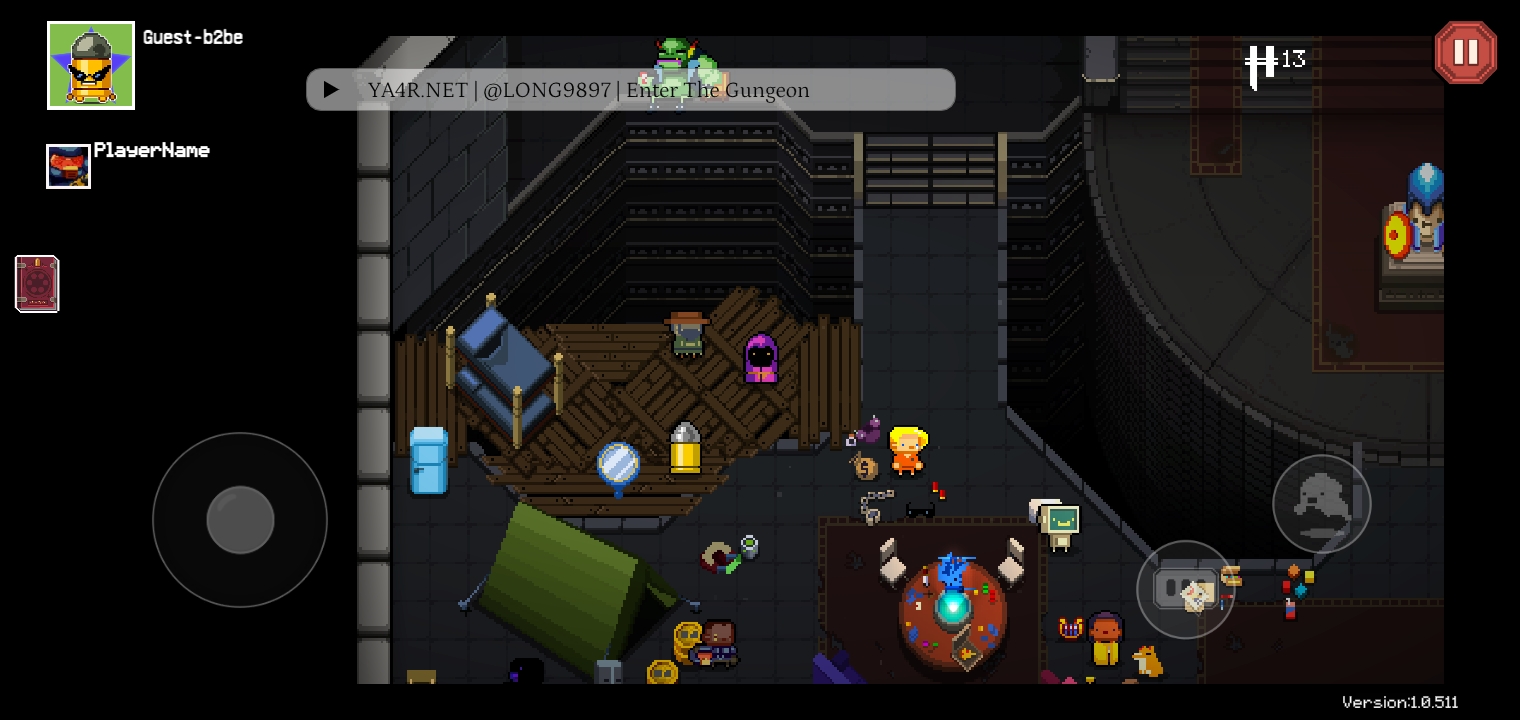
Task: Tap Guest-b2be's avatar portrait
Action: tap(90, 65)
